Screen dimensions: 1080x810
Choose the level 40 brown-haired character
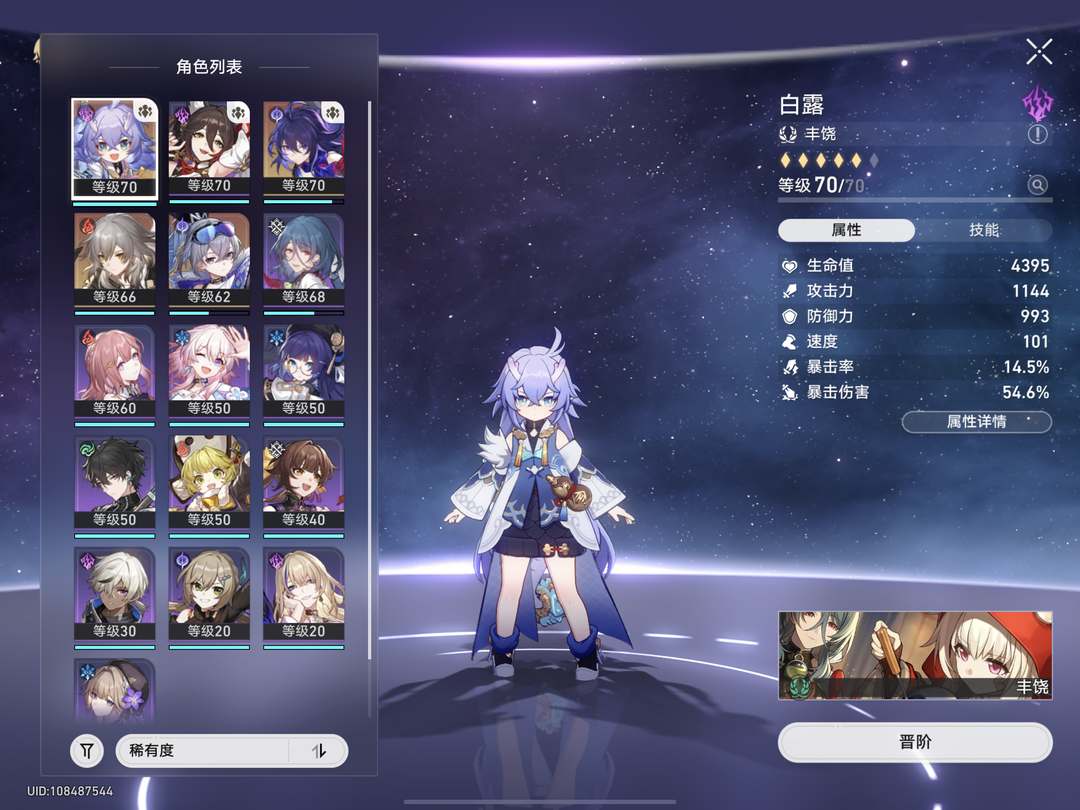tap(304, 482)
